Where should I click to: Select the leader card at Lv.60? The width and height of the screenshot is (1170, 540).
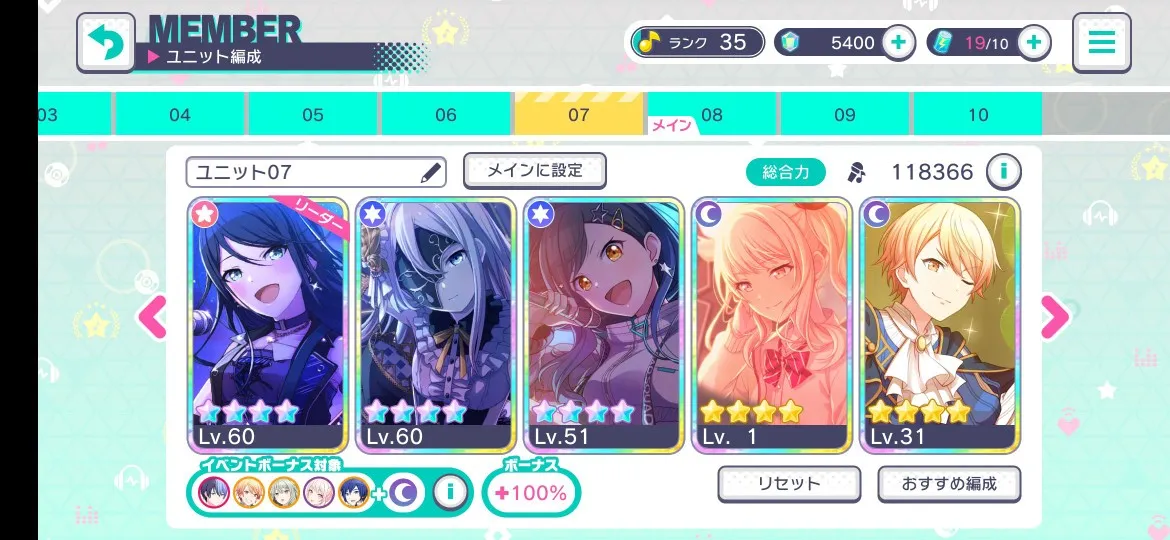[x=268, y=325]
